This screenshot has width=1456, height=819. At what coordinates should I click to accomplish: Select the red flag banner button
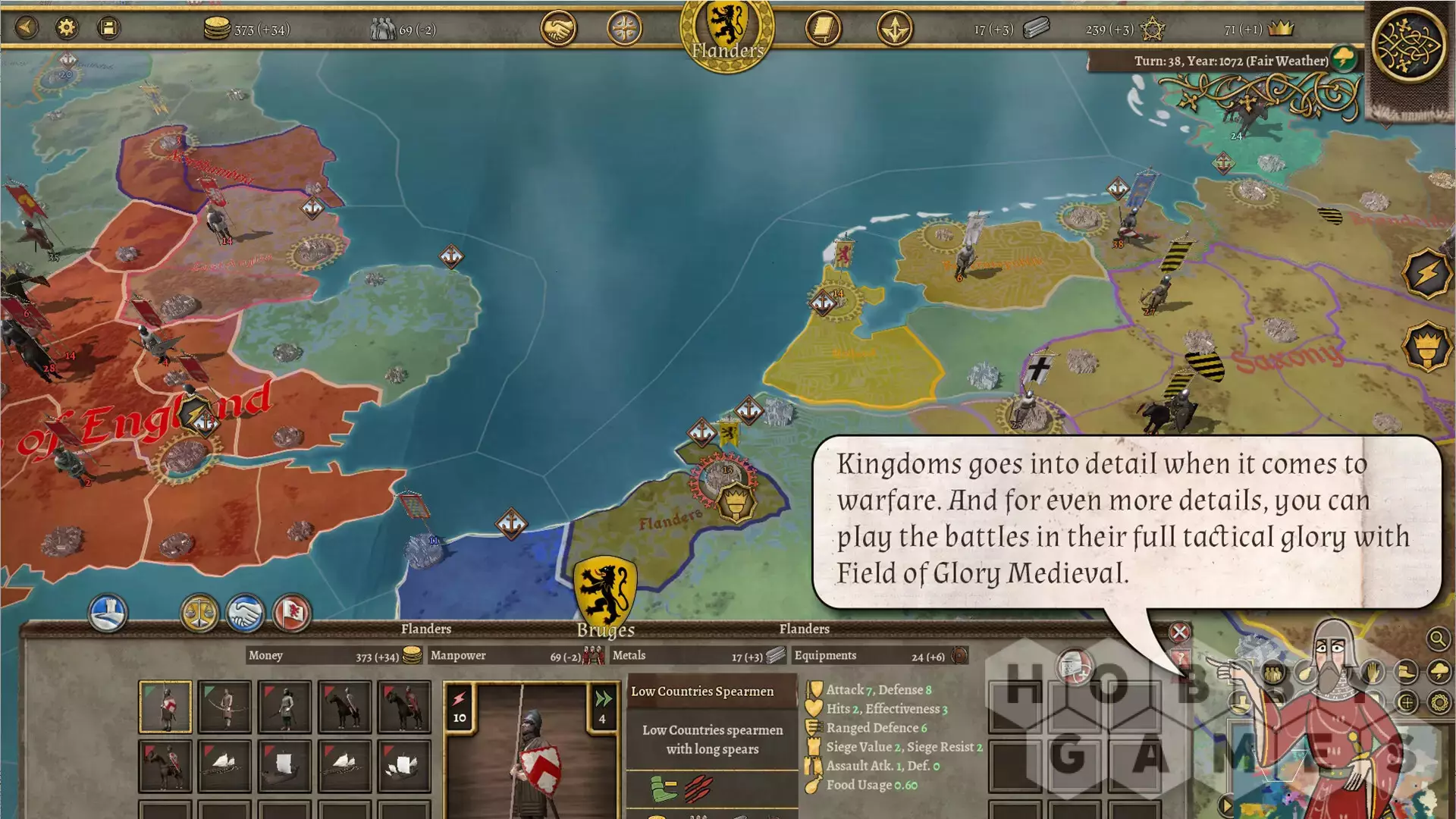click(x=291, y=613)
